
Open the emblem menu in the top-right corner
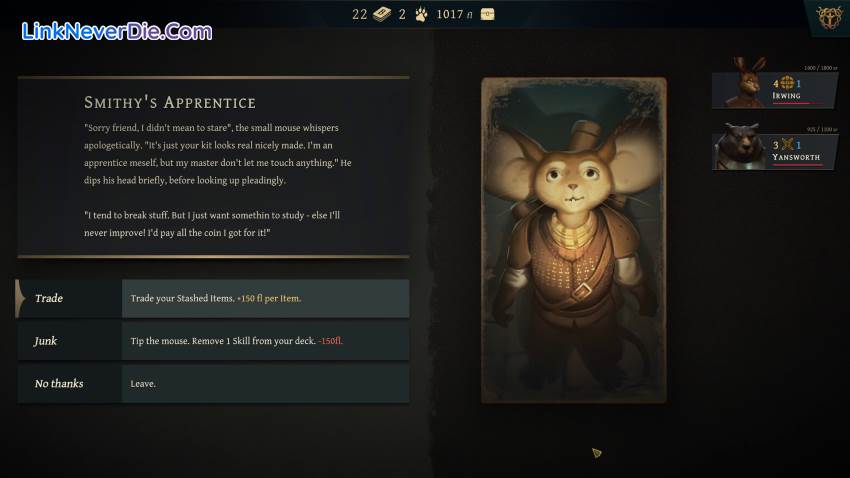tap(827, 18)
